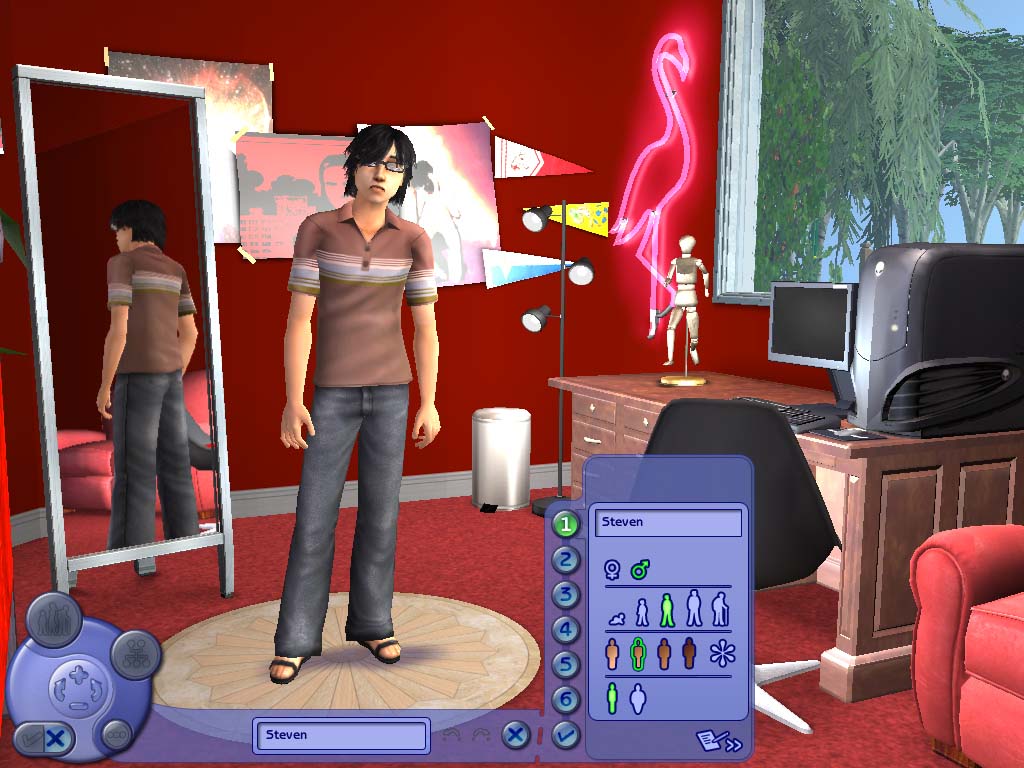
Task: Open the custom skin tone asterisk
Action: coord(720,655)
